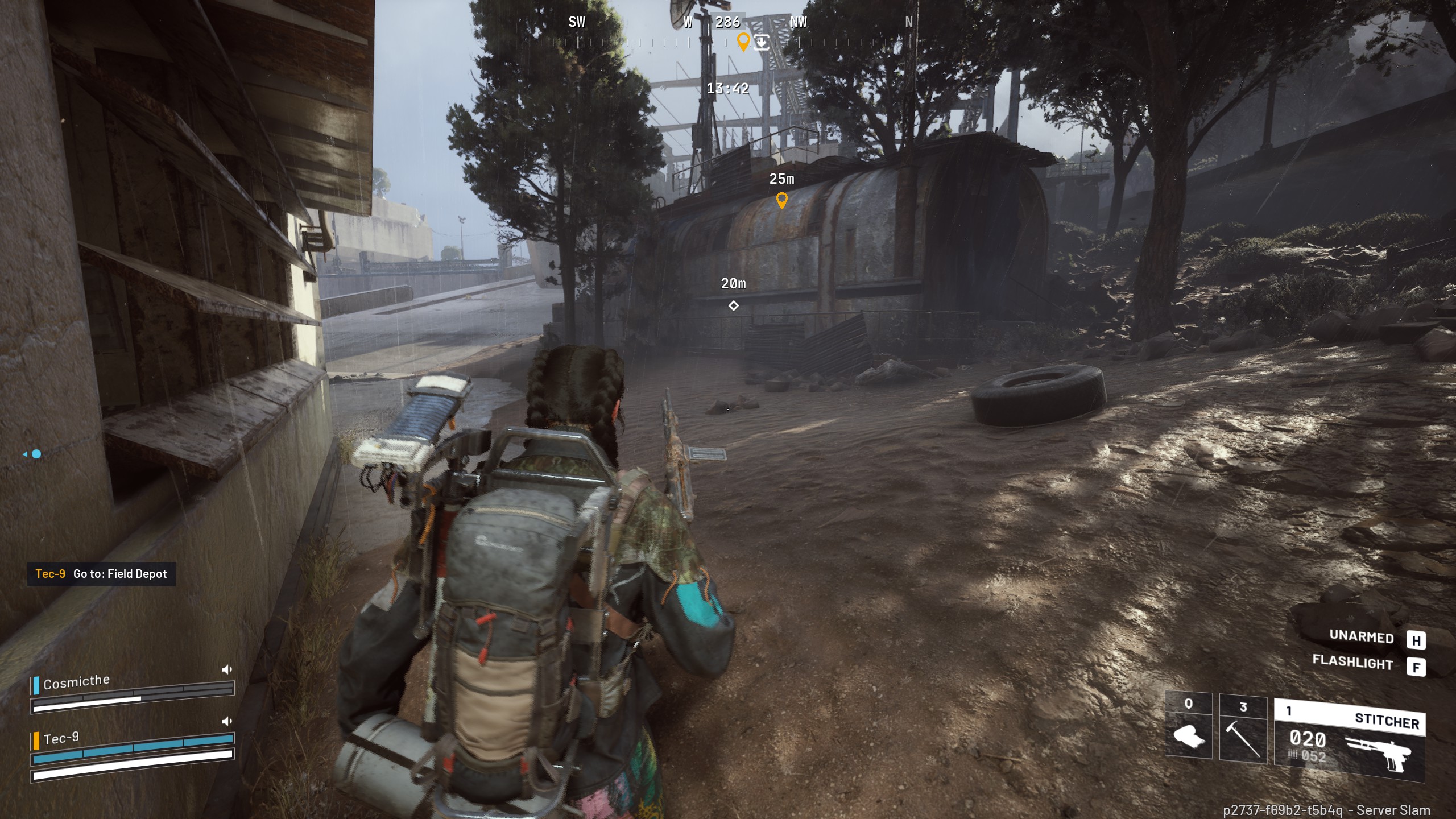Image resolution: width=1456 pixels, height=819 pixels.
Task: Click the white diamond marker at 20m
Action: (734, 306)
